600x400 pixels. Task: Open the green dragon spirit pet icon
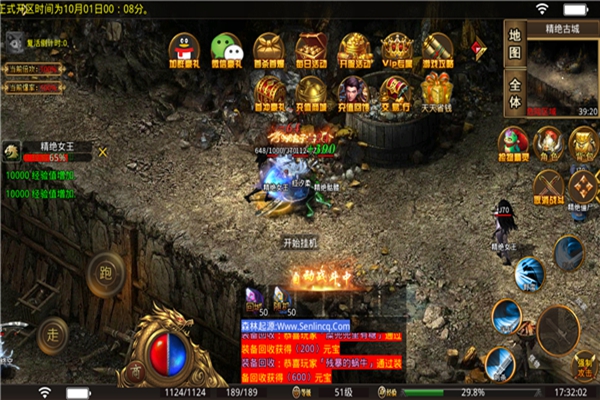point(512,143)
